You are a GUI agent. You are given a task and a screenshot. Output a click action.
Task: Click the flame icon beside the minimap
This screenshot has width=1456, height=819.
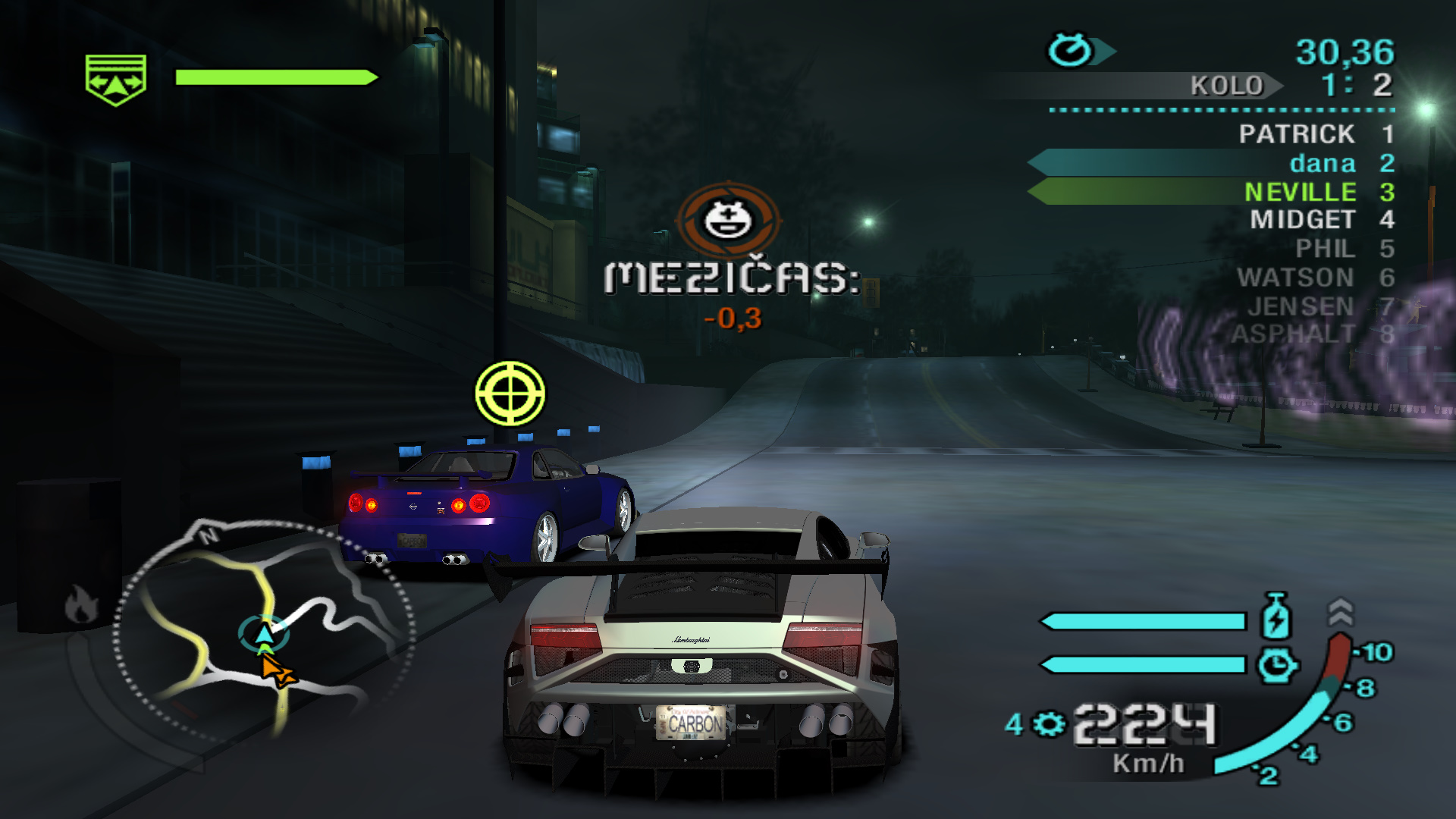80,604
